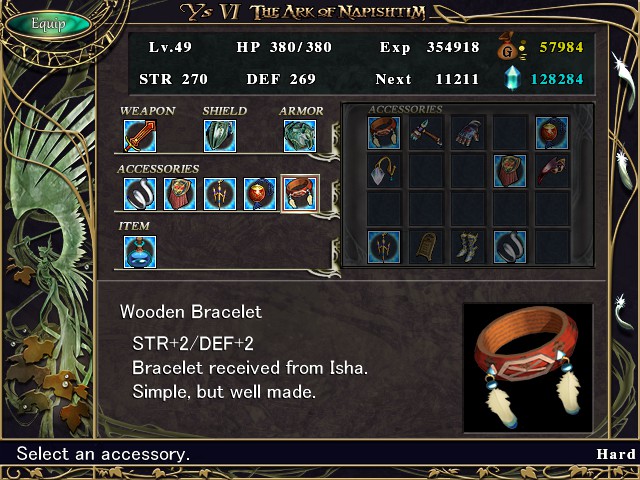This screenshot has height=480, width=640.
Task: Select the equipped sword in the Weapon slot
Action: click(x=139, y=136)
